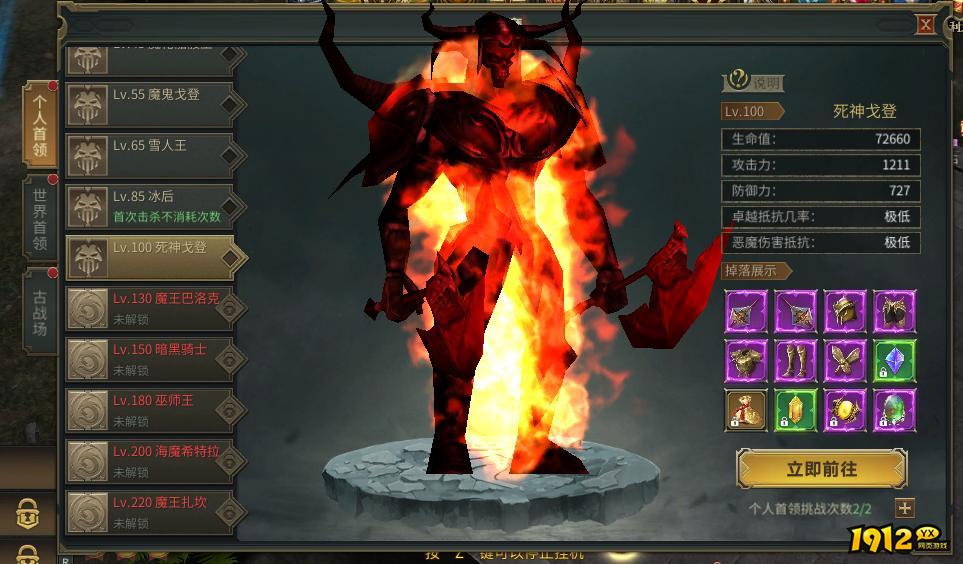The height and width of the screenshot is (564, 963).
Task: Pick the locked Lv.200 海魔希特拉 entry
Action: (x=150, y=461)
